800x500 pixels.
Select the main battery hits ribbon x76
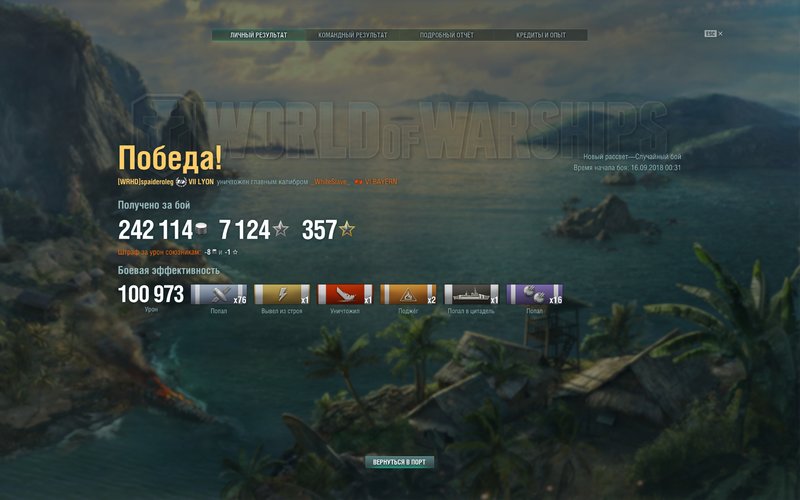click(x=218, y=294)
